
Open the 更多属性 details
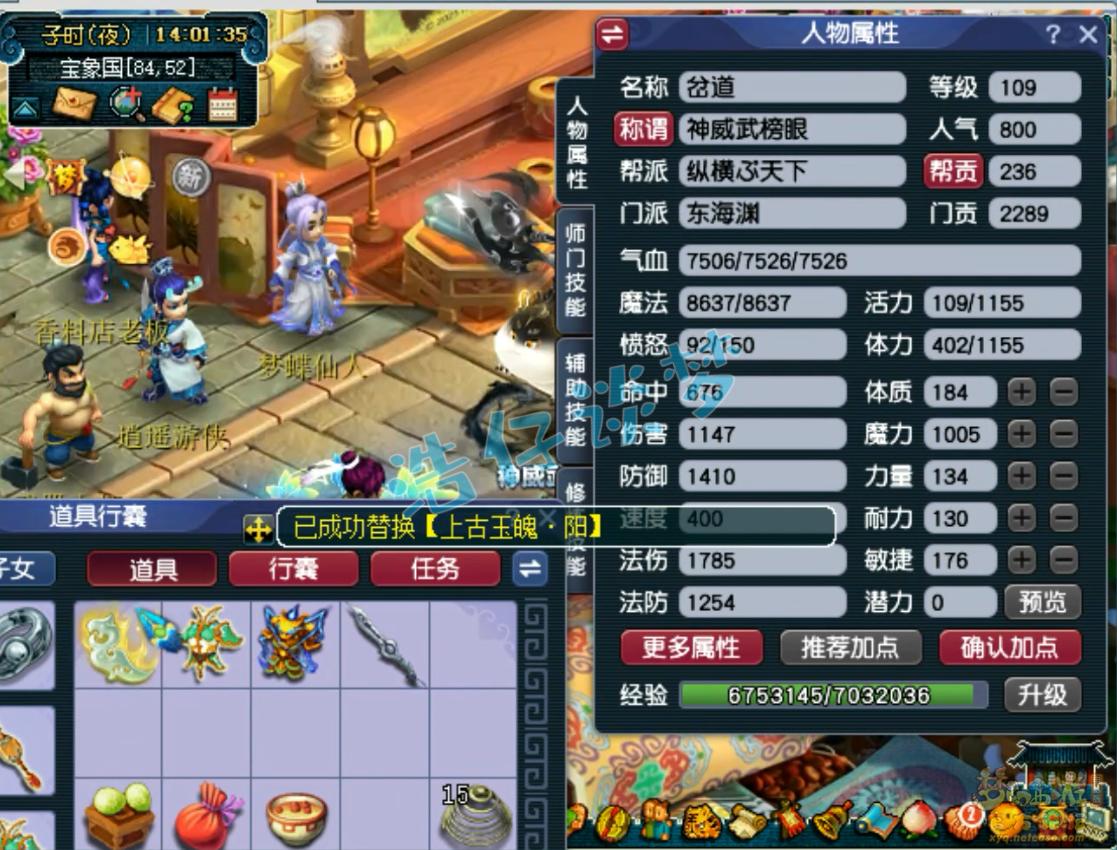click(691, 648)
